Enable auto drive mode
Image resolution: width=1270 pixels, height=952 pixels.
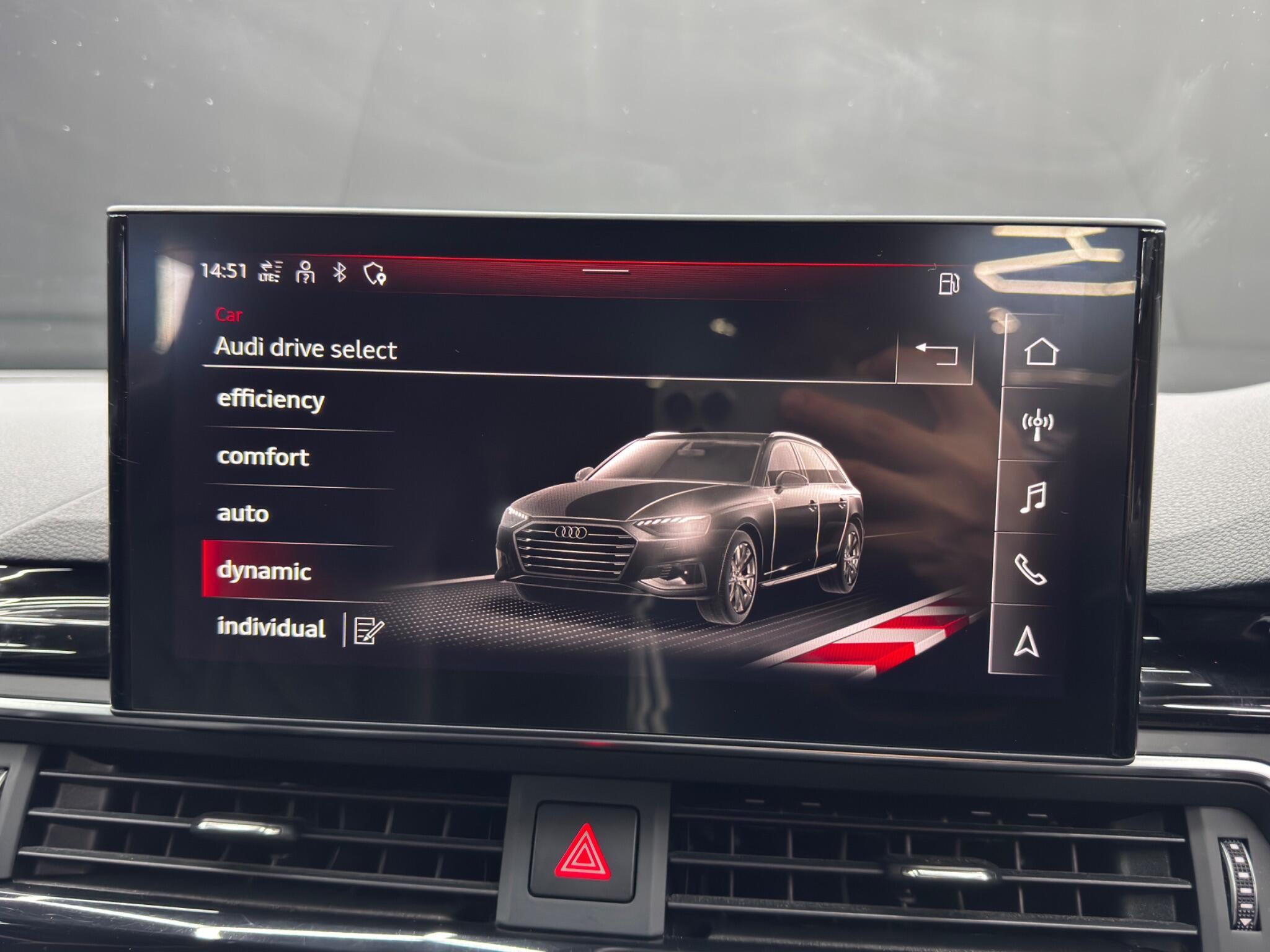click(x=242, y=513)
